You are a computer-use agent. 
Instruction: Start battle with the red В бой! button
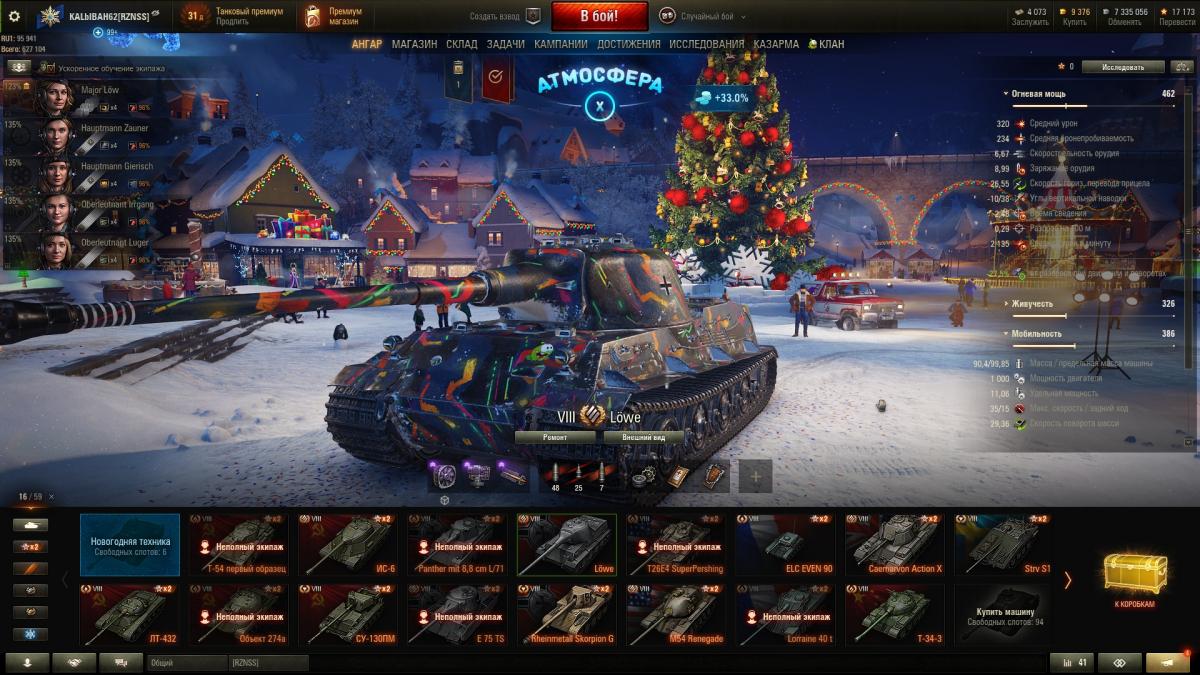point(600,16)
